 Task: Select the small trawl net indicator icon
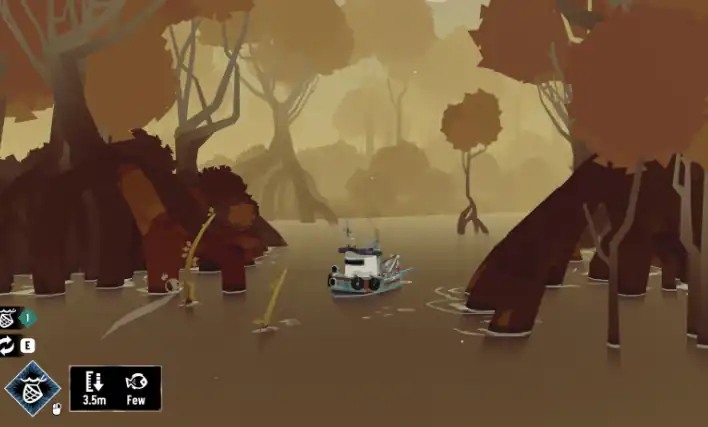click(x=8, y=319)
